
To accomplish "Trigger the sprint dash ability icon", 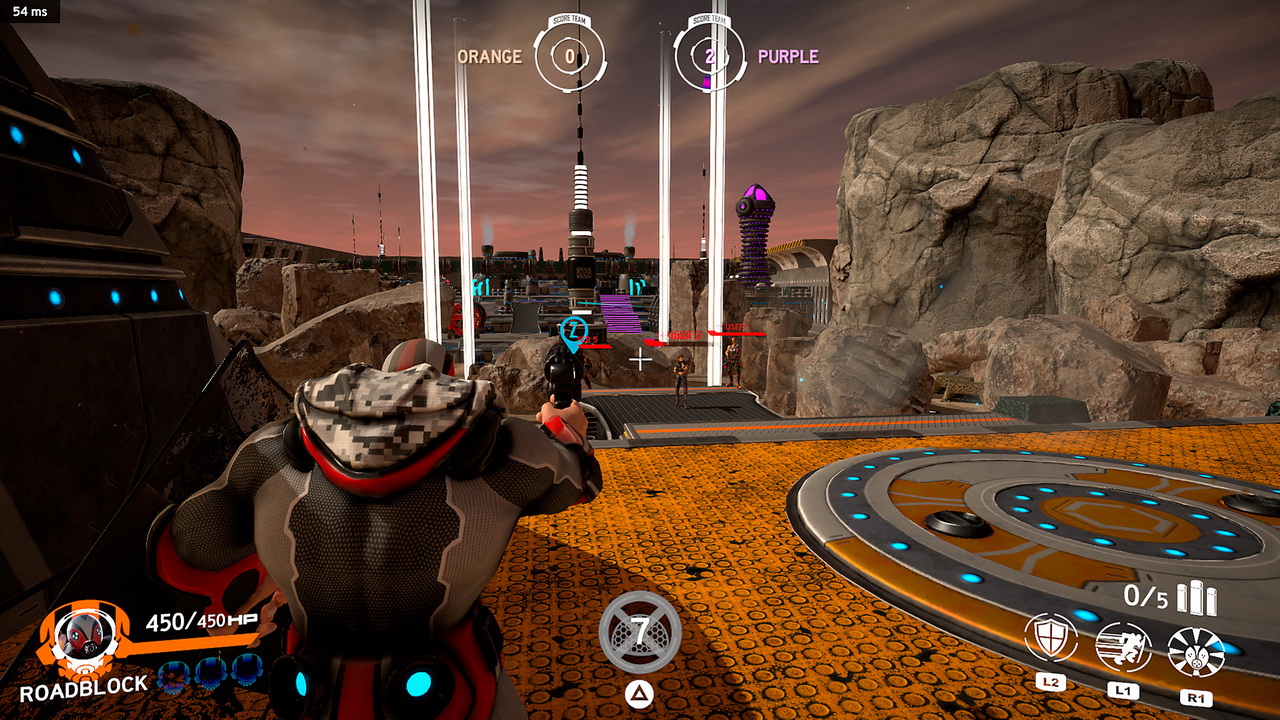I will pos(1122,646).
